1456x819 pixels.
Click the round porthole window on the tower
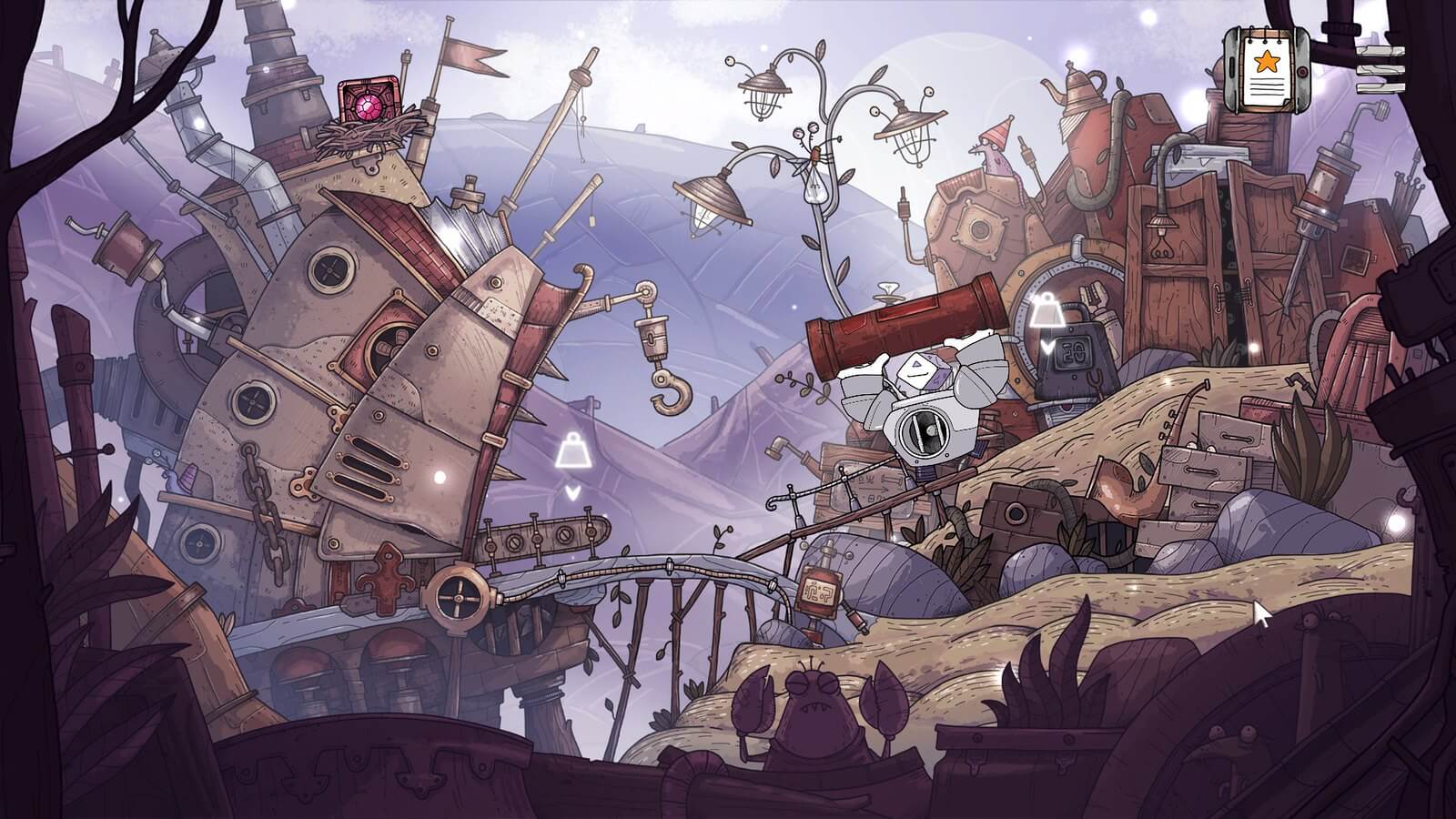(x=329, y=271)
